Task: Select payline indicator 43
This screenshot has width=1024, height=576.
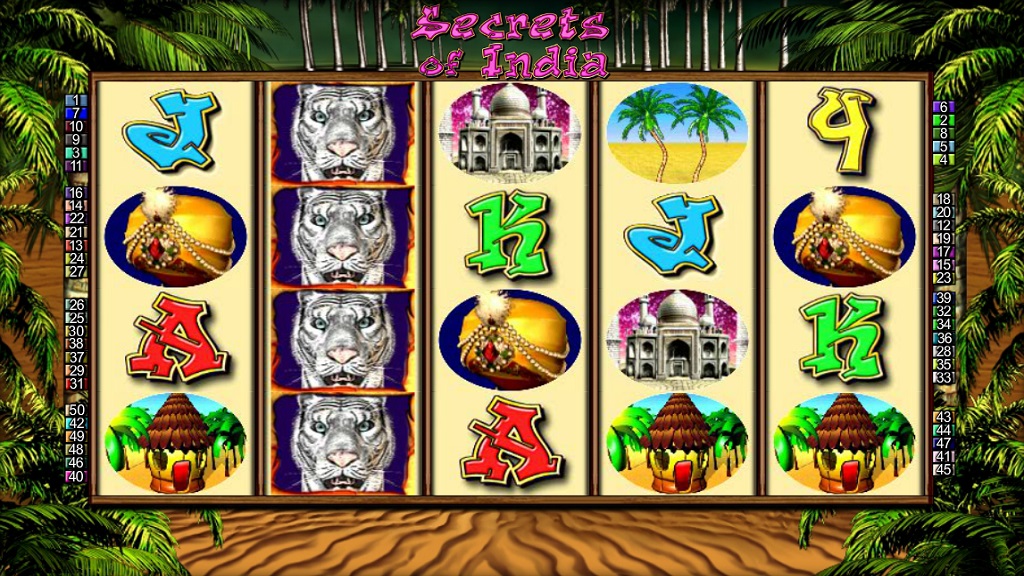Action: pyautogui.click(x=944, y=417)
